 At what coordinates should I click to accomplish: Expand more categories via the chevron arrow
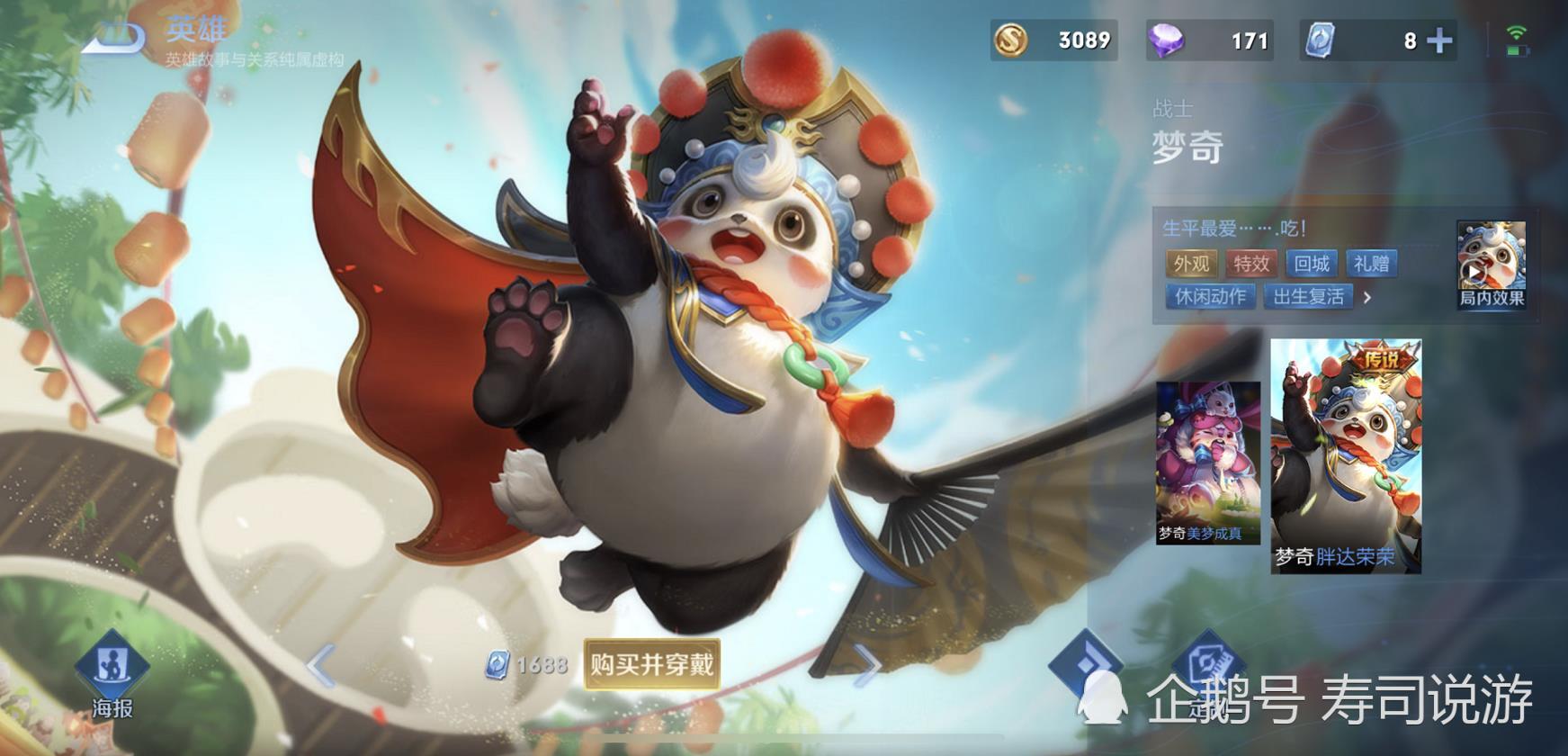[x=1366, y=298]
